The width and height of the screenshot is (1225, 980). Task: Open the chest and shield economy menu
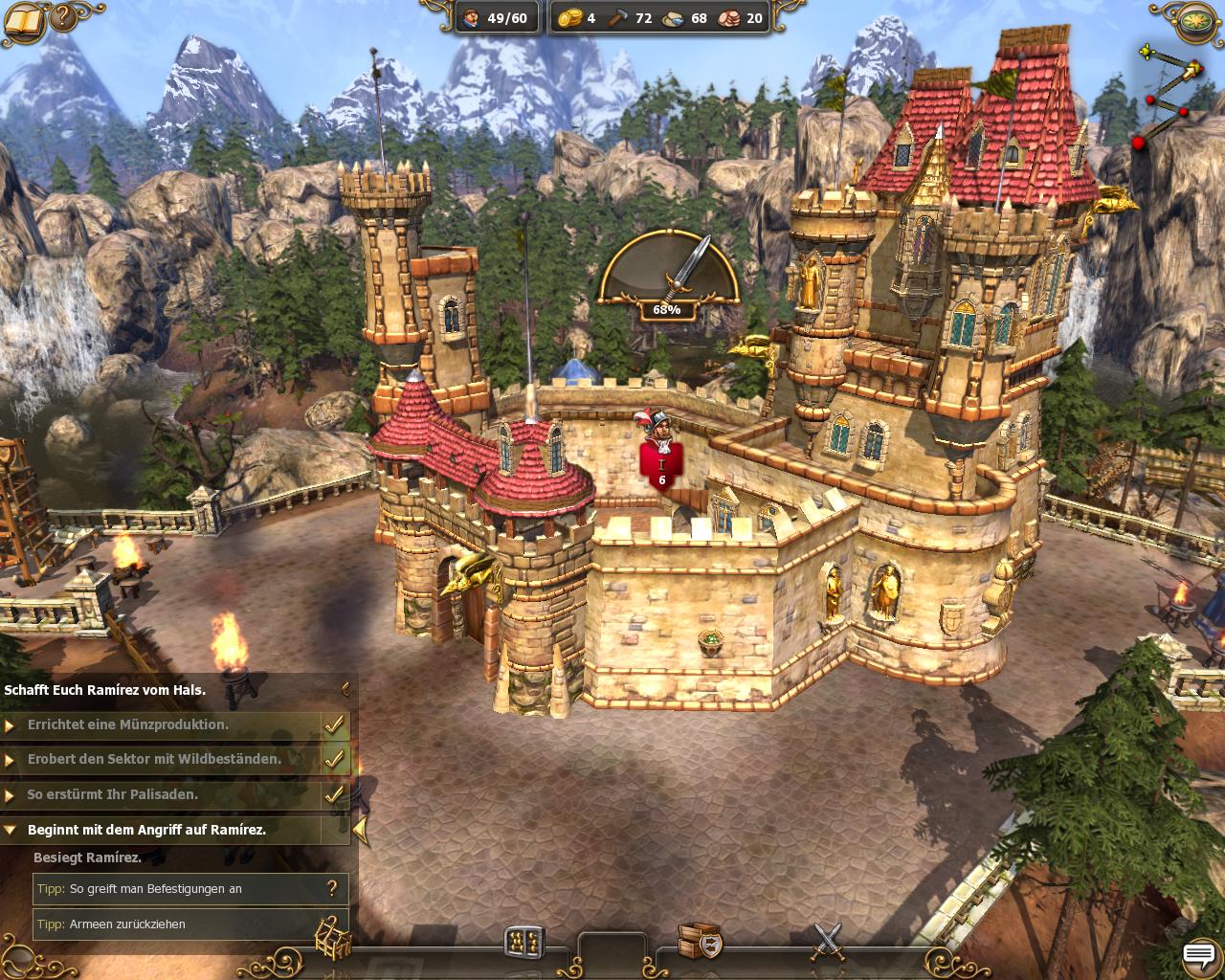click(699, 941)
